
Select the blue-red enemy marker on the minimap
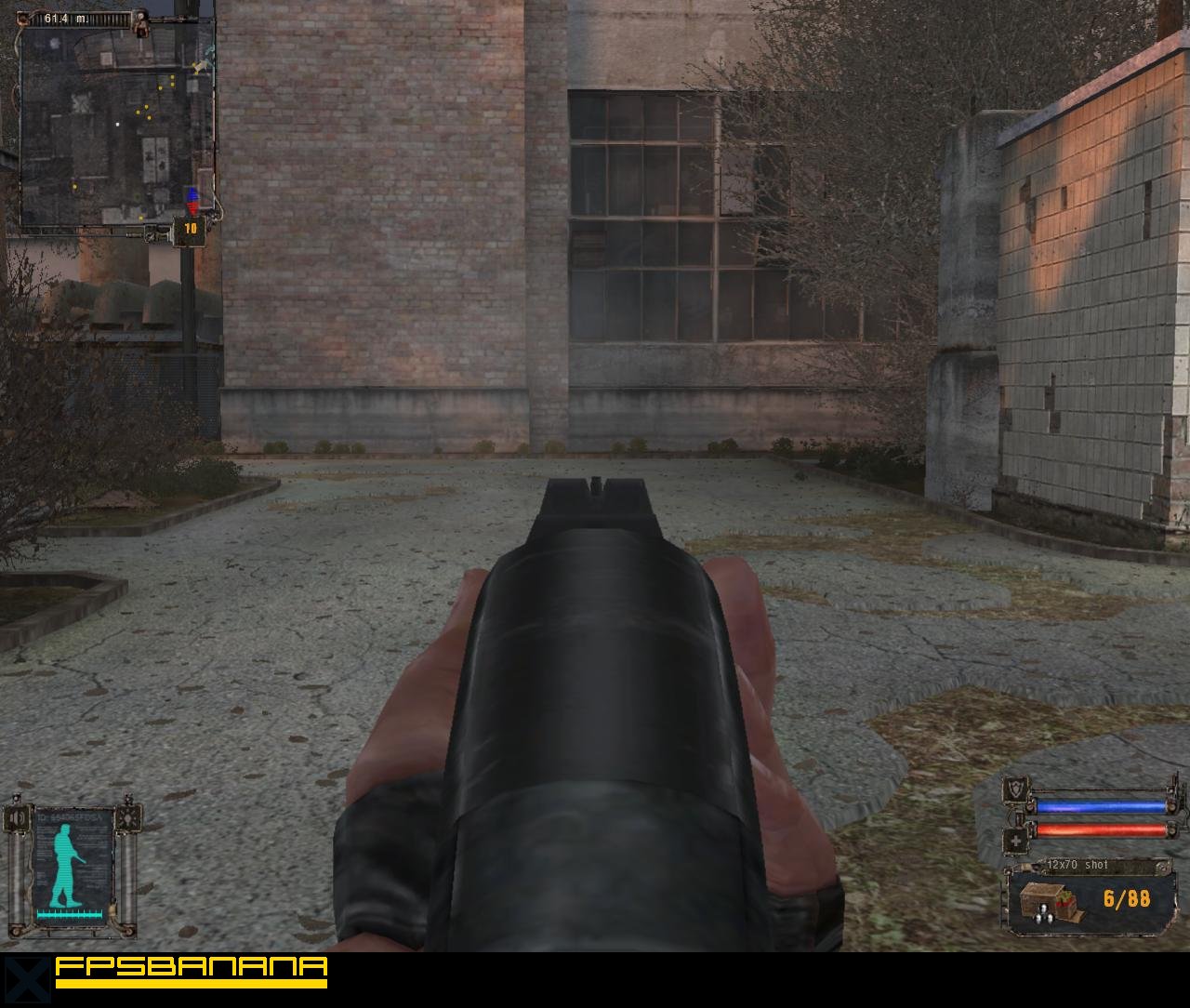[192, 200]
